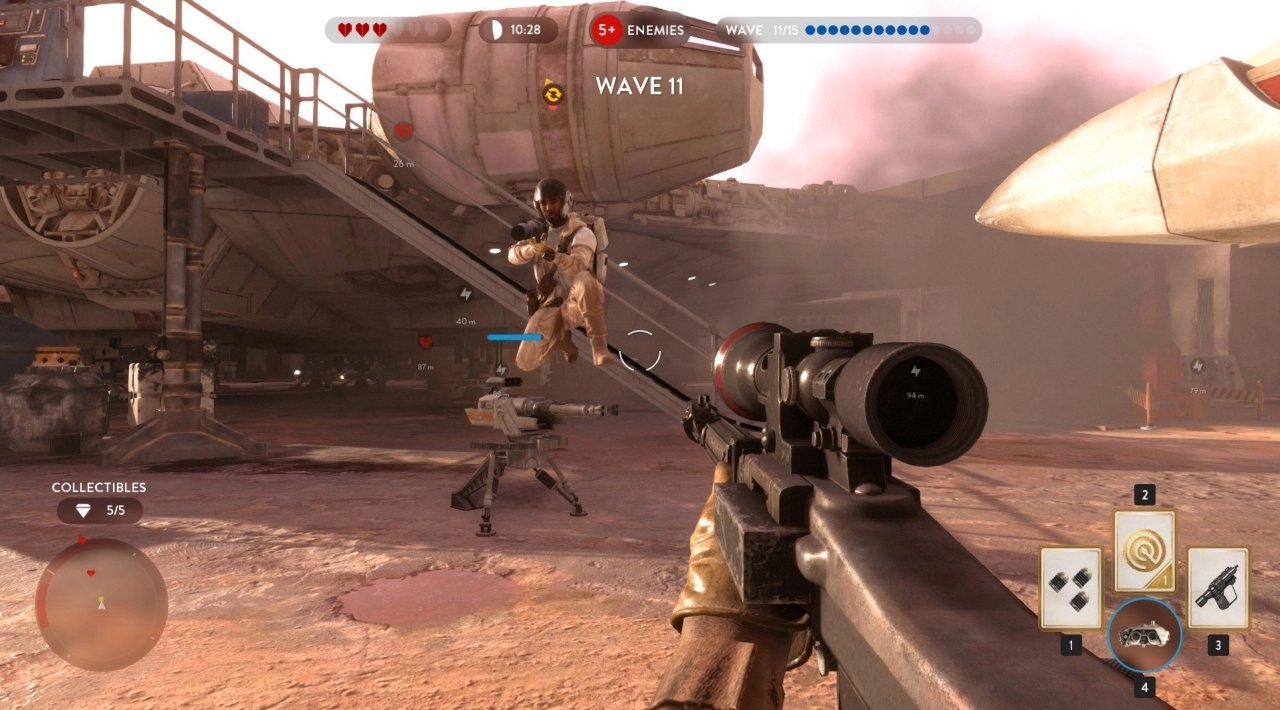Activate the gold Scan Pulse star card
This screenshot has height=710, width=1280.
pos(1144,551)
